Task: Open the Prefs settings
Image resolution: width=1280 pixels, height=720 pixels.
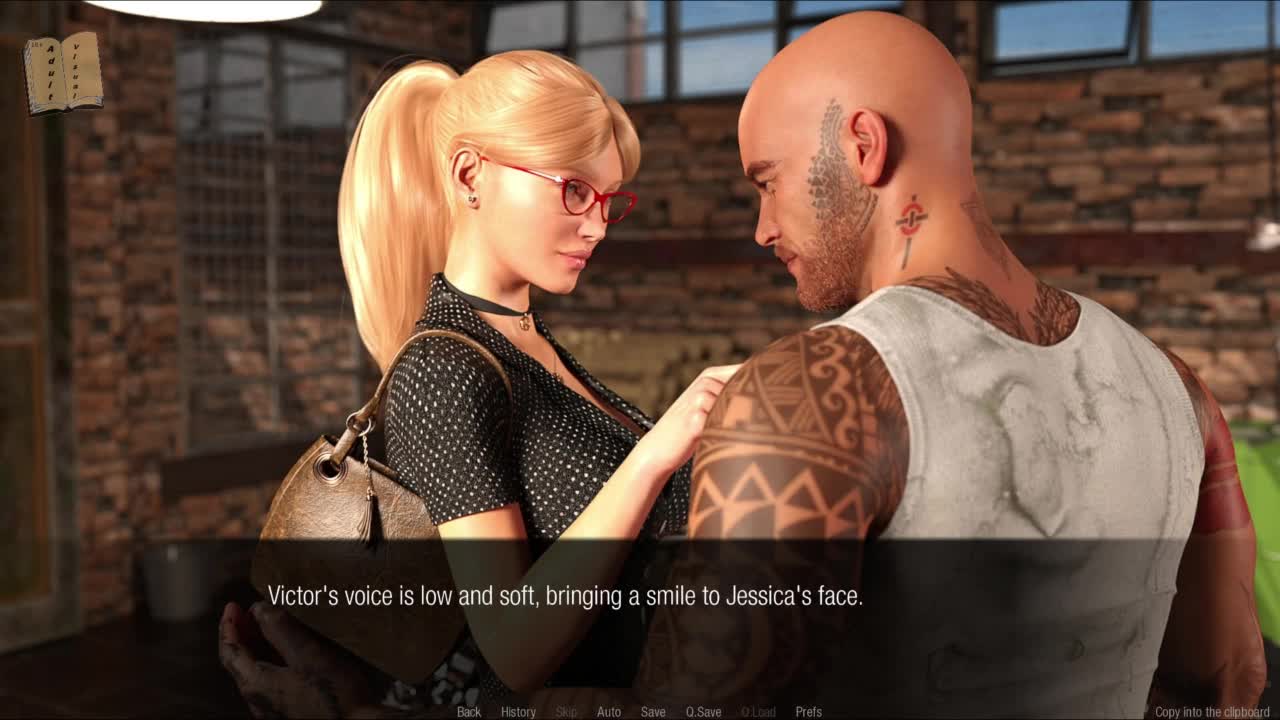Action: coord(808,712)
